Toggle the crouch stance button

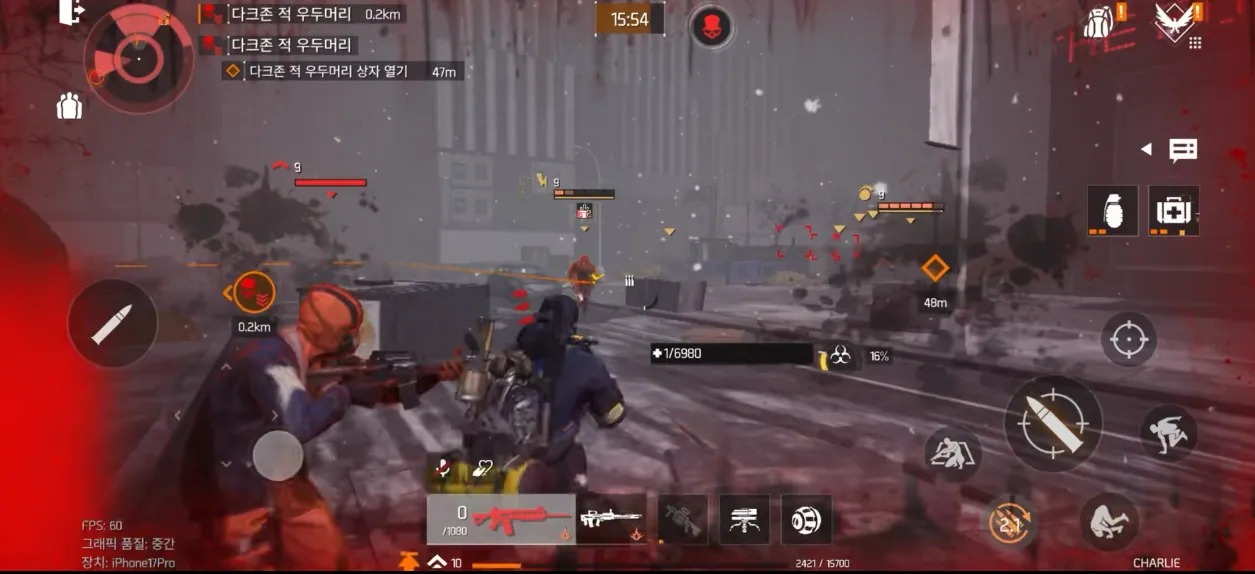click(x=1109, y=521)
